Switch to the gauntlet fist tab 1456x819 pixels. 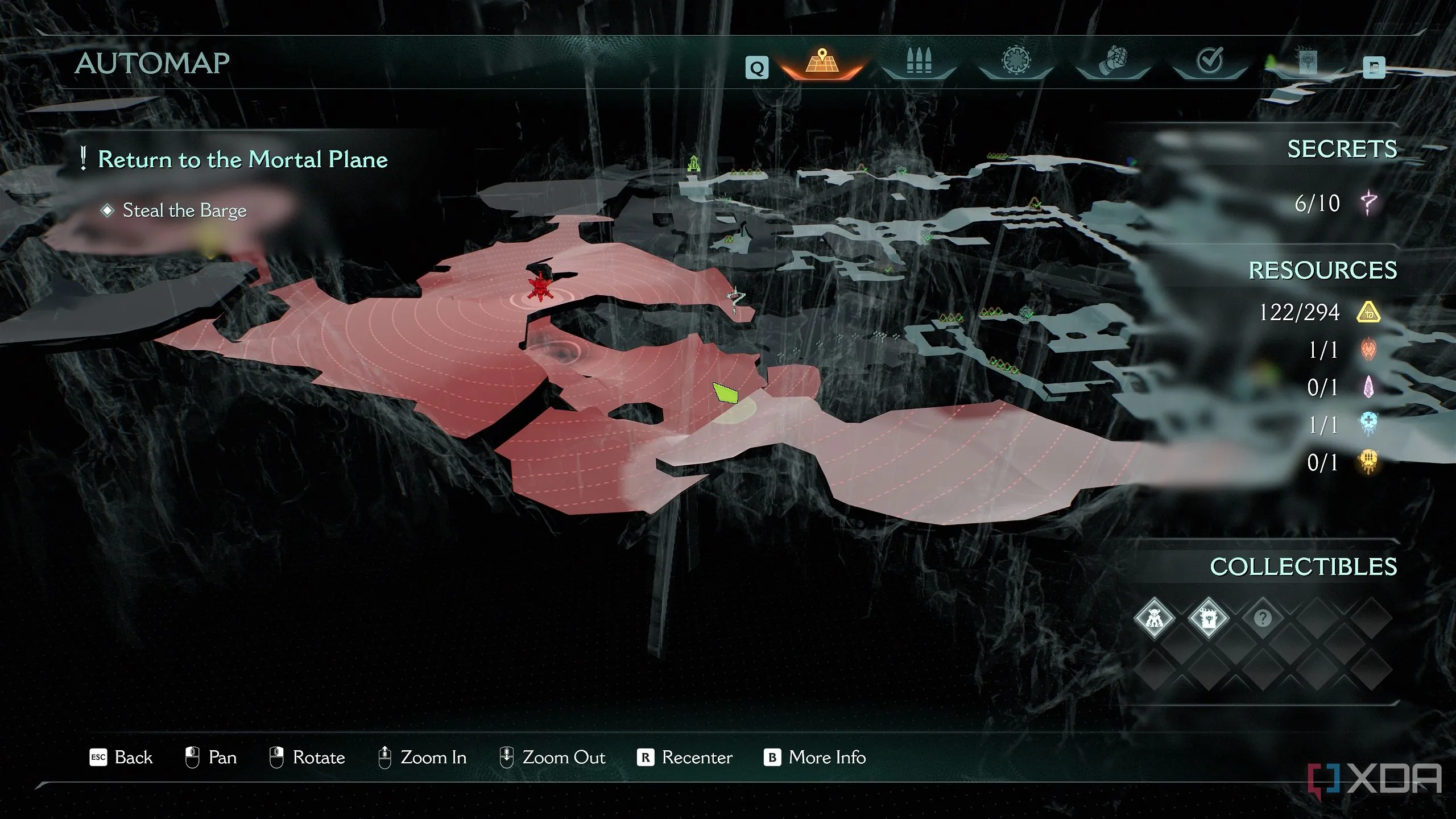click(1112, 63)
